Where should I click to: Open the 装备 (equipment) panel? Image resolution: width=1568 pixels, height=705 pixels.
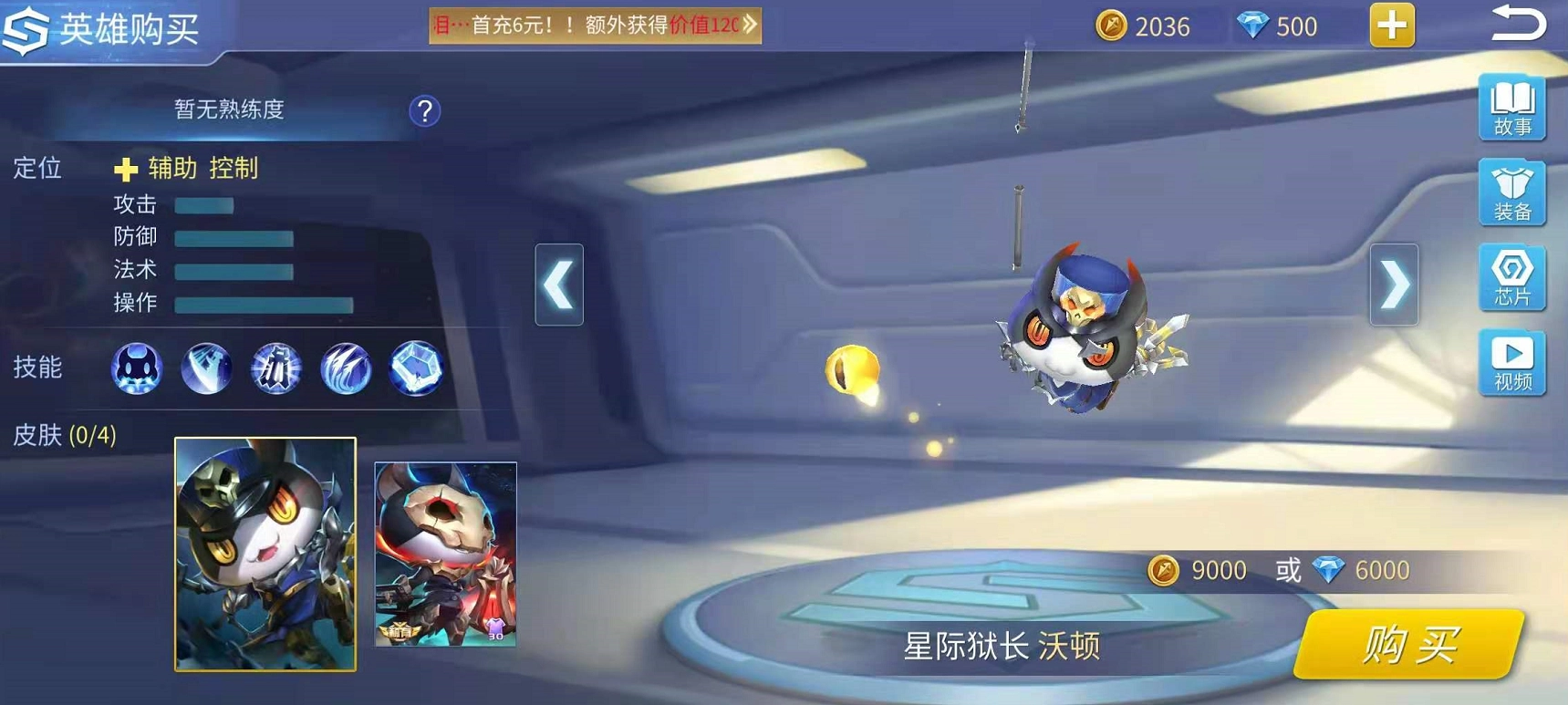point(1511,193)
